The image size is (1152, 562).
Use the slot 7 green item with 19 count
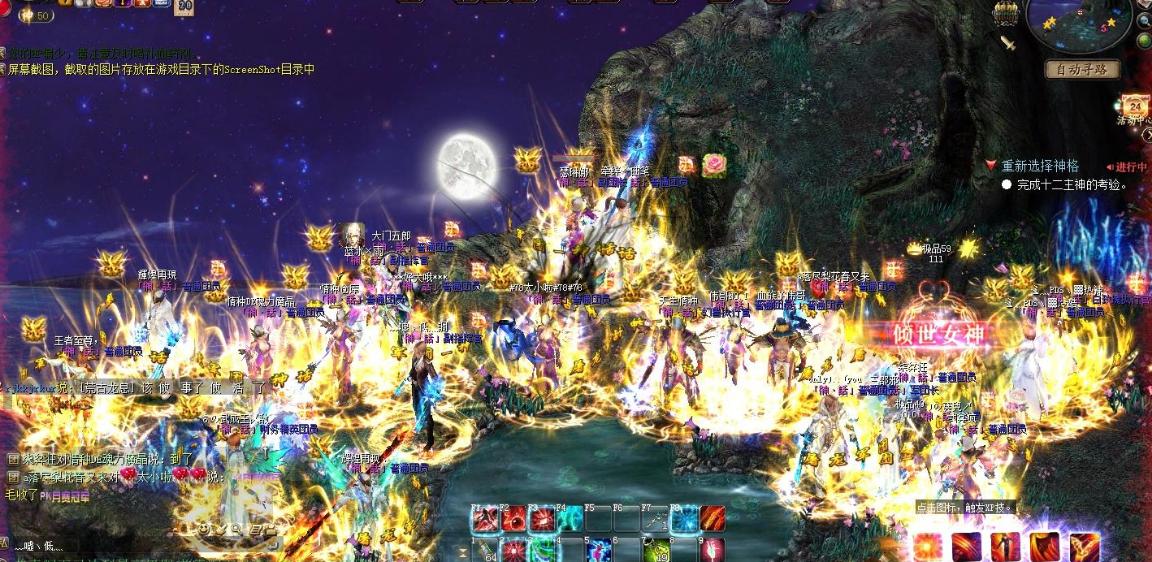[656, 551]
